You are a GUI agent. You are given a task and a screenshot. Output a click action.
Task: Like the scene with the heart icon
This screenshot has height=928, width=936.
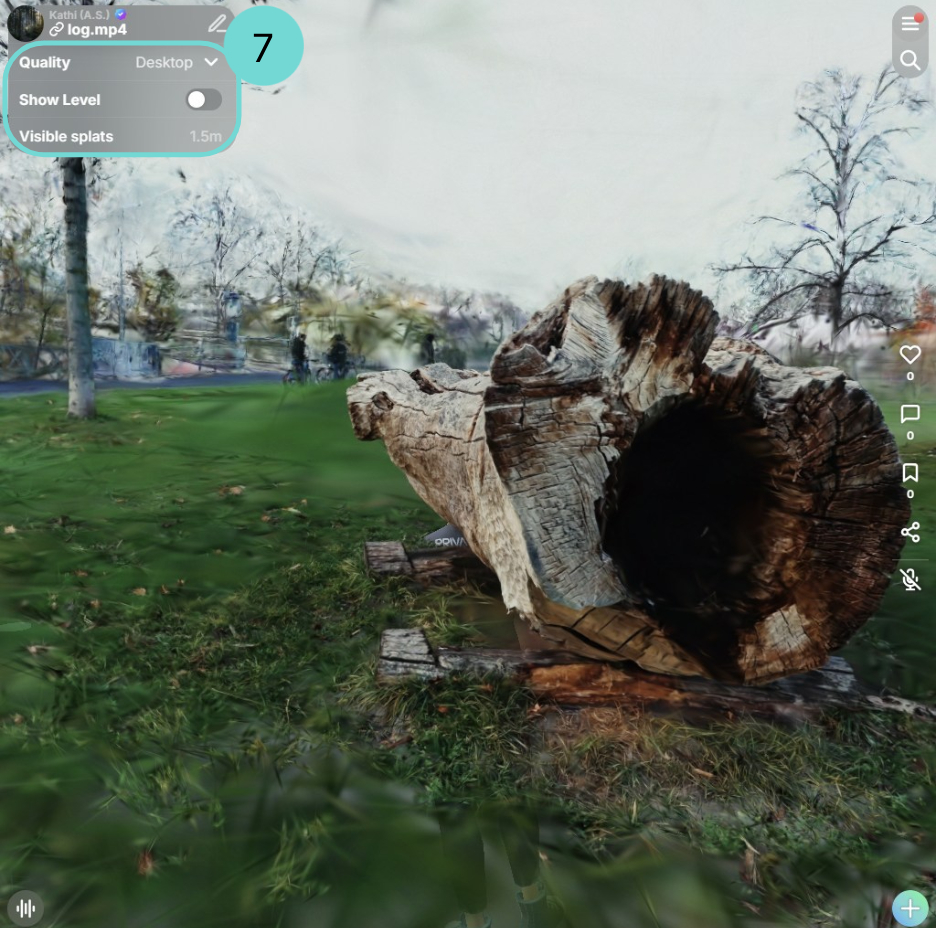(x=909, y=355)
